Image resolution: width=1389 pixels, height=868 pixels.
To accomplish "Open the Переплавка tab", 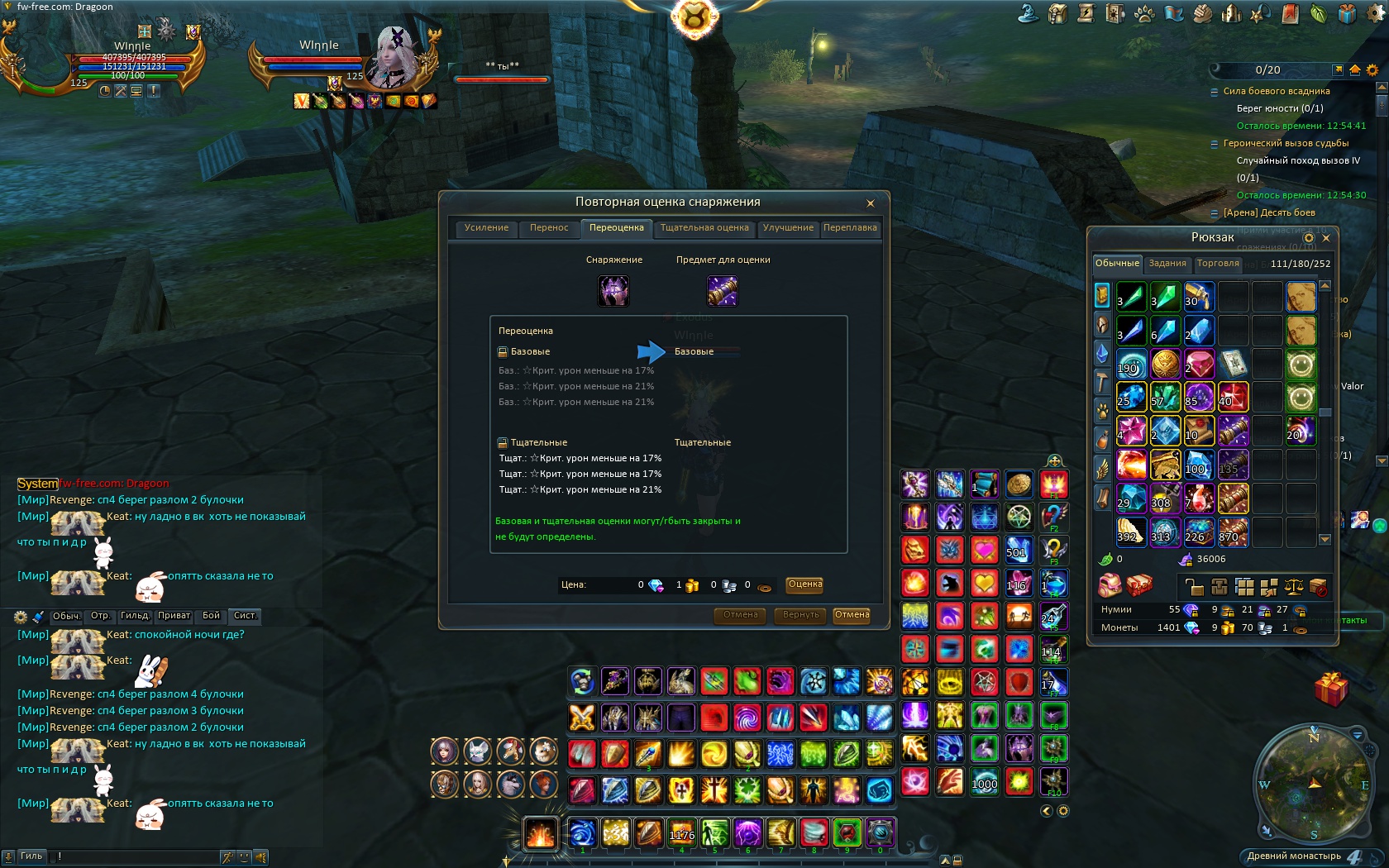I will point(850,228).
